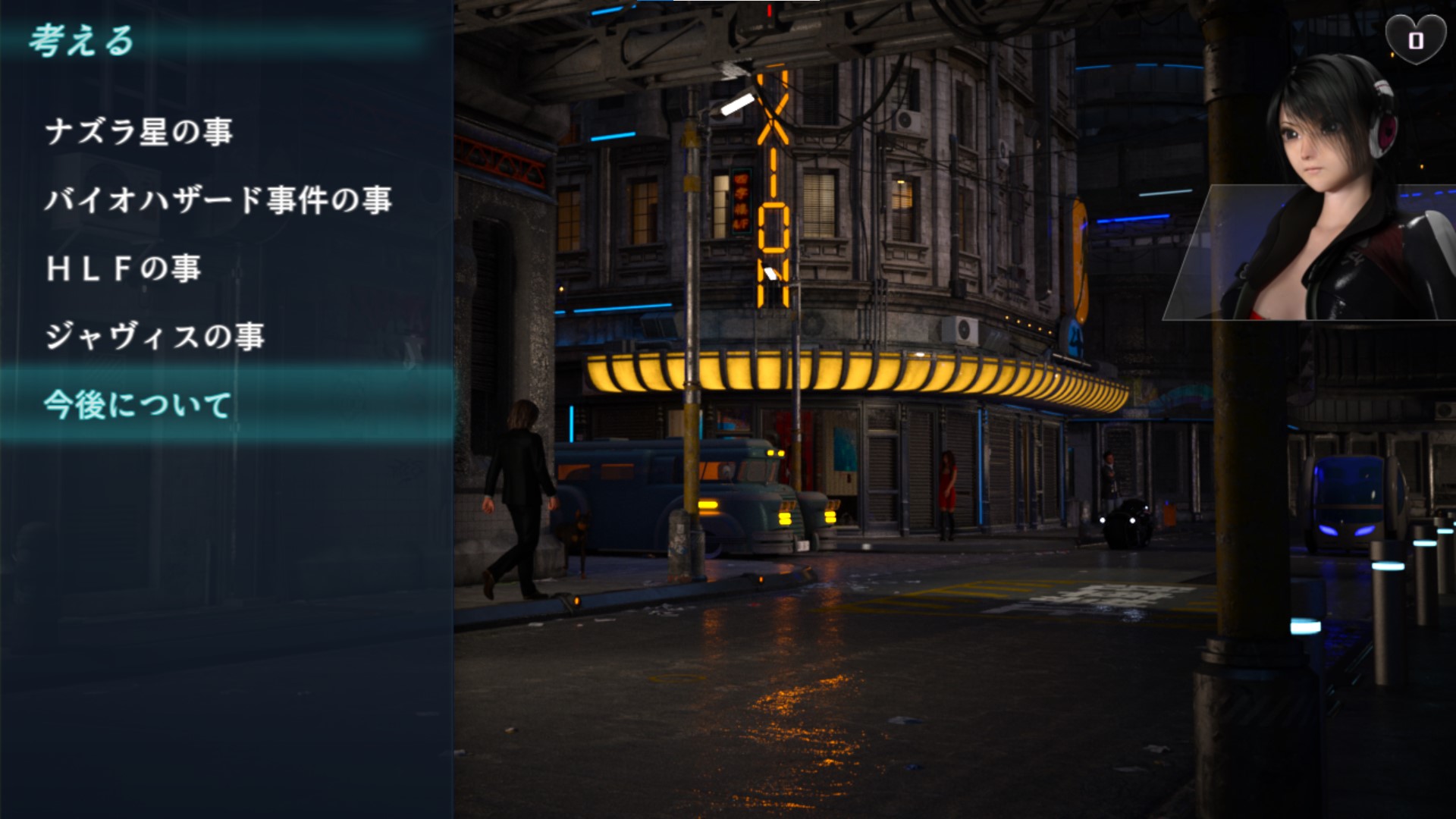Select the highlighted 今後について option

[x=137, y=405]
